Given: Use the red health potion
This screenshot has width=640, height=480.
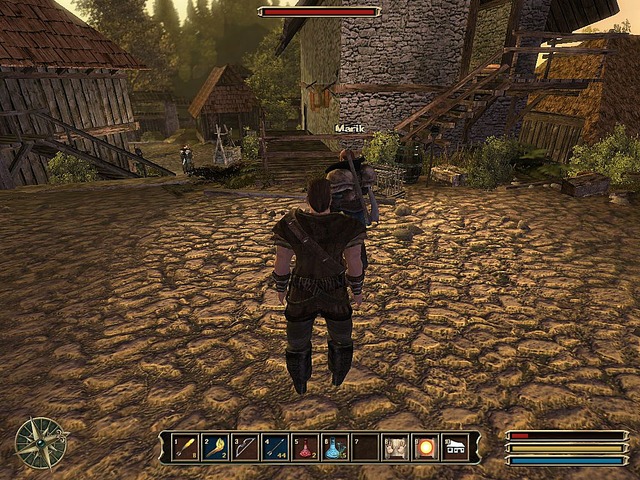Looking at the screenshot, I should point(305,446).
